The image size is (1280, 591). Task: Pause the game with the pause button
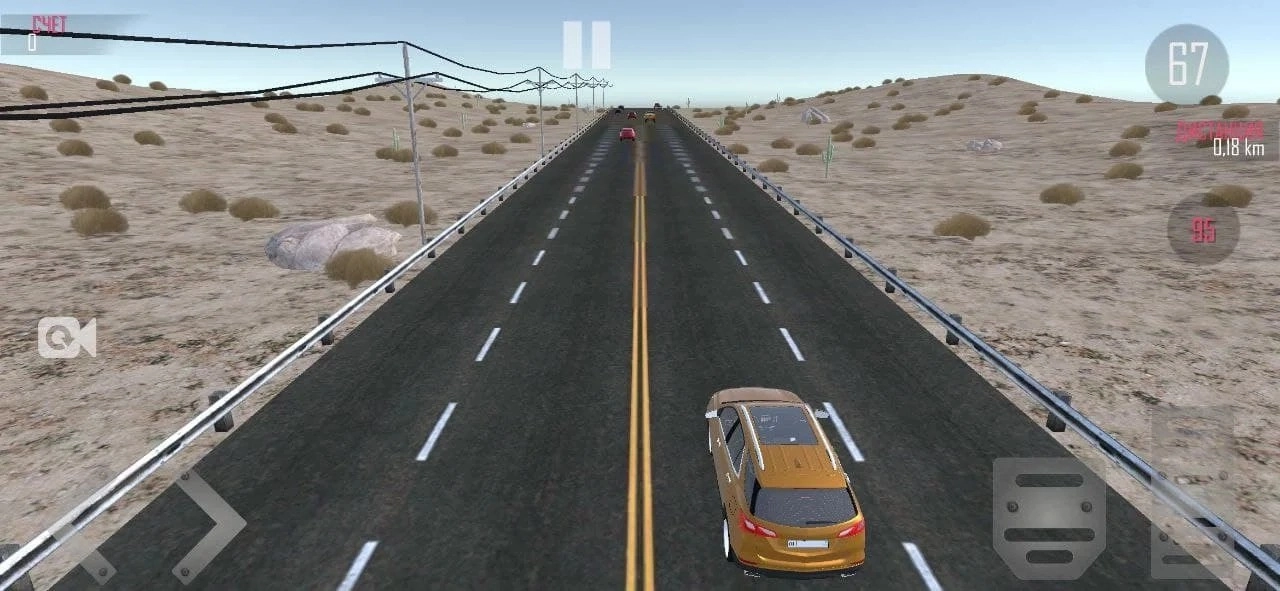point(586,45)
